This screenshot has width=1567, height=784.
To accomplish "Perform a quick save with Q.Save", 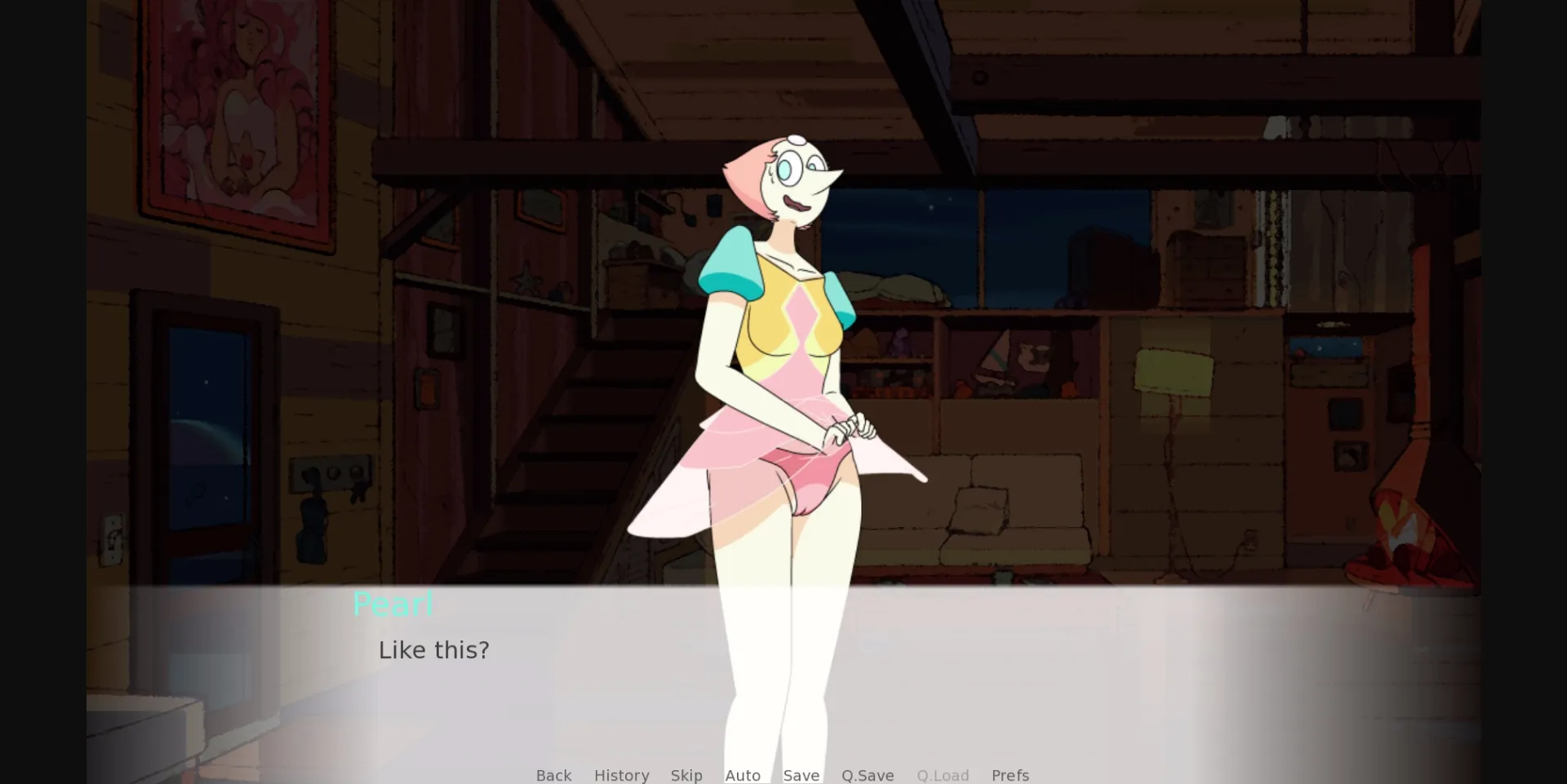I will pos(868,775).
